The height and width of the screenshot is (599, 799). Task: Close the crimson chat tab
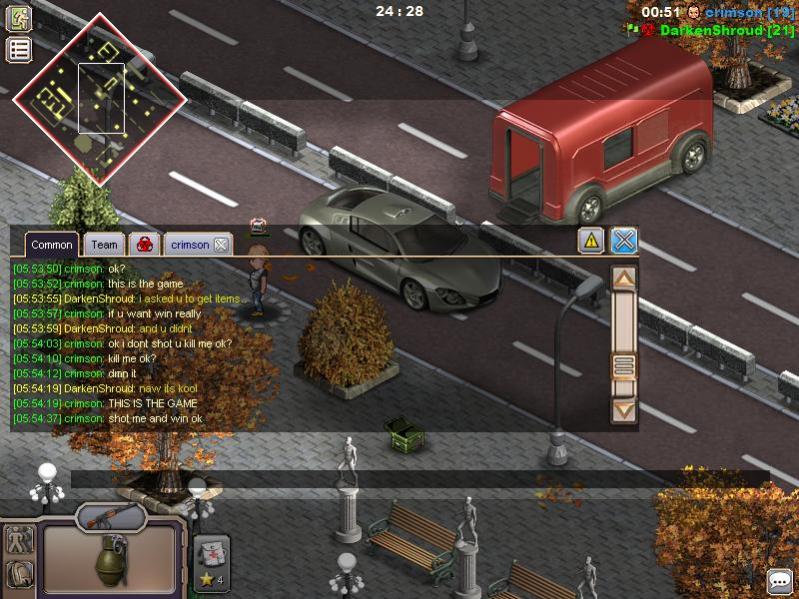[221, 244]
